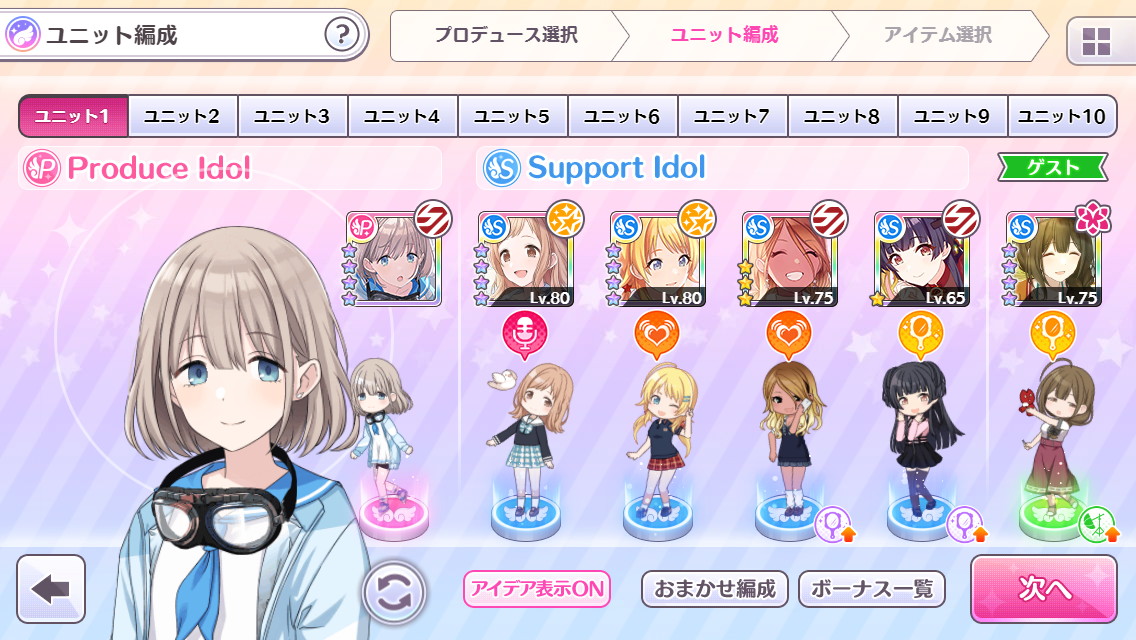Switch to the ユニット10 tab
This screenshot has width=1136, height=640.
1062,117
